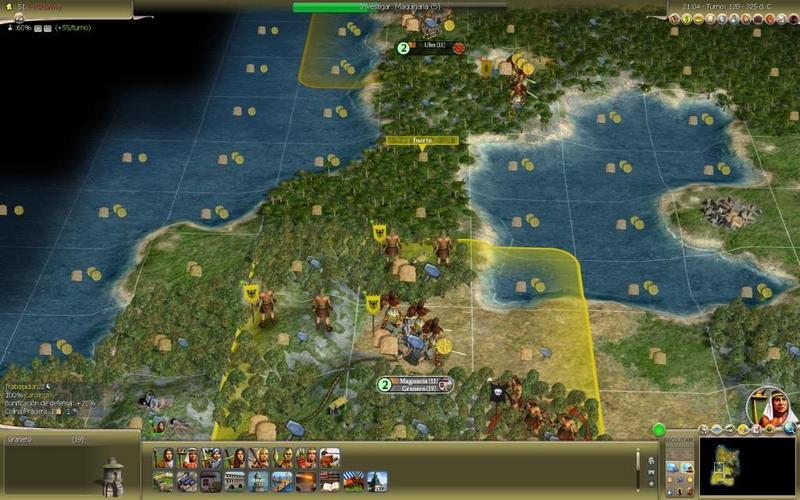Choose the last building icon in bottom row

[x=377, y=481]
